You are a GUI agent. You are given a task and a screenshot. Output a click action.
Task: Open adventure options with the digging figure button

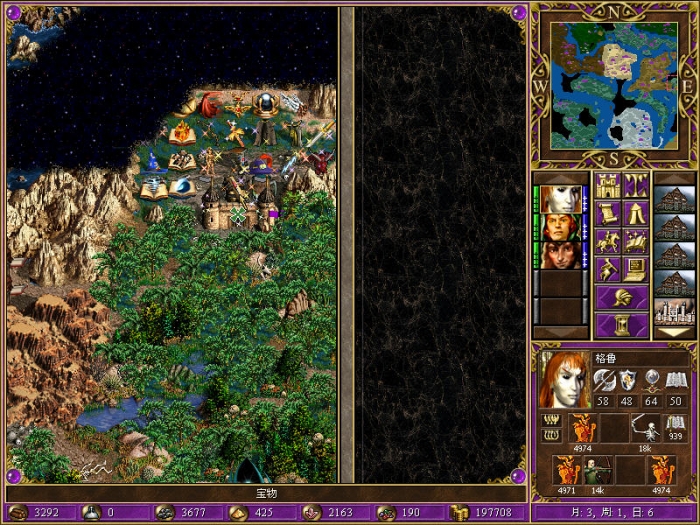click(609, 269)
